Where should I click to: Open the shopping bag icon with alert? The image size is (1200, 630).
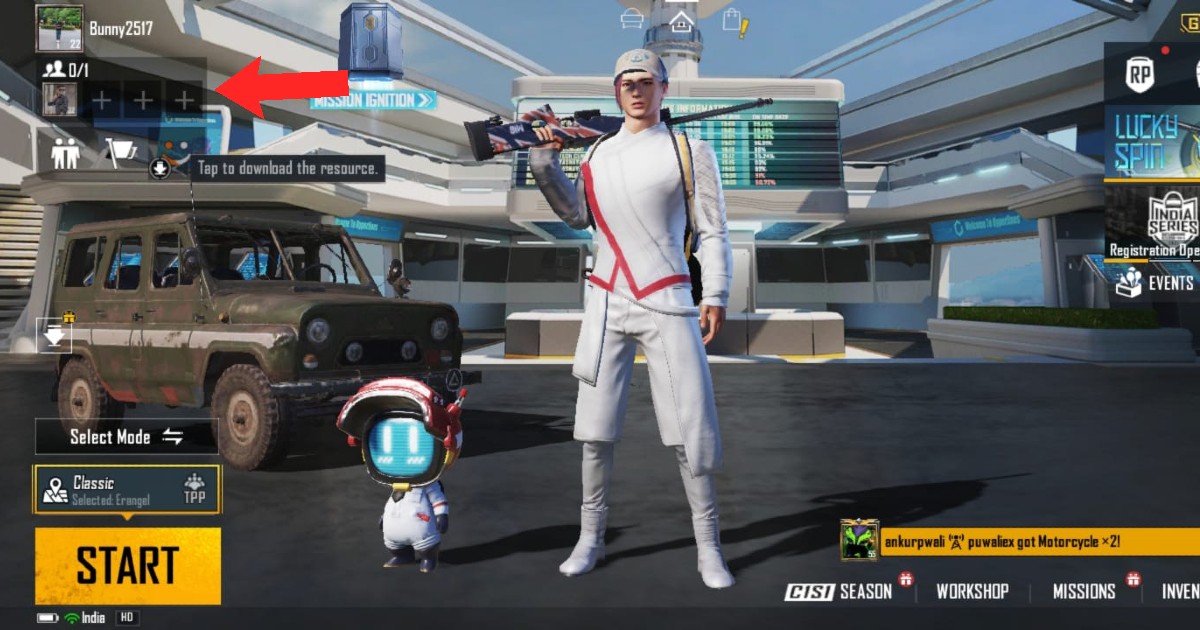click(733, 21)
